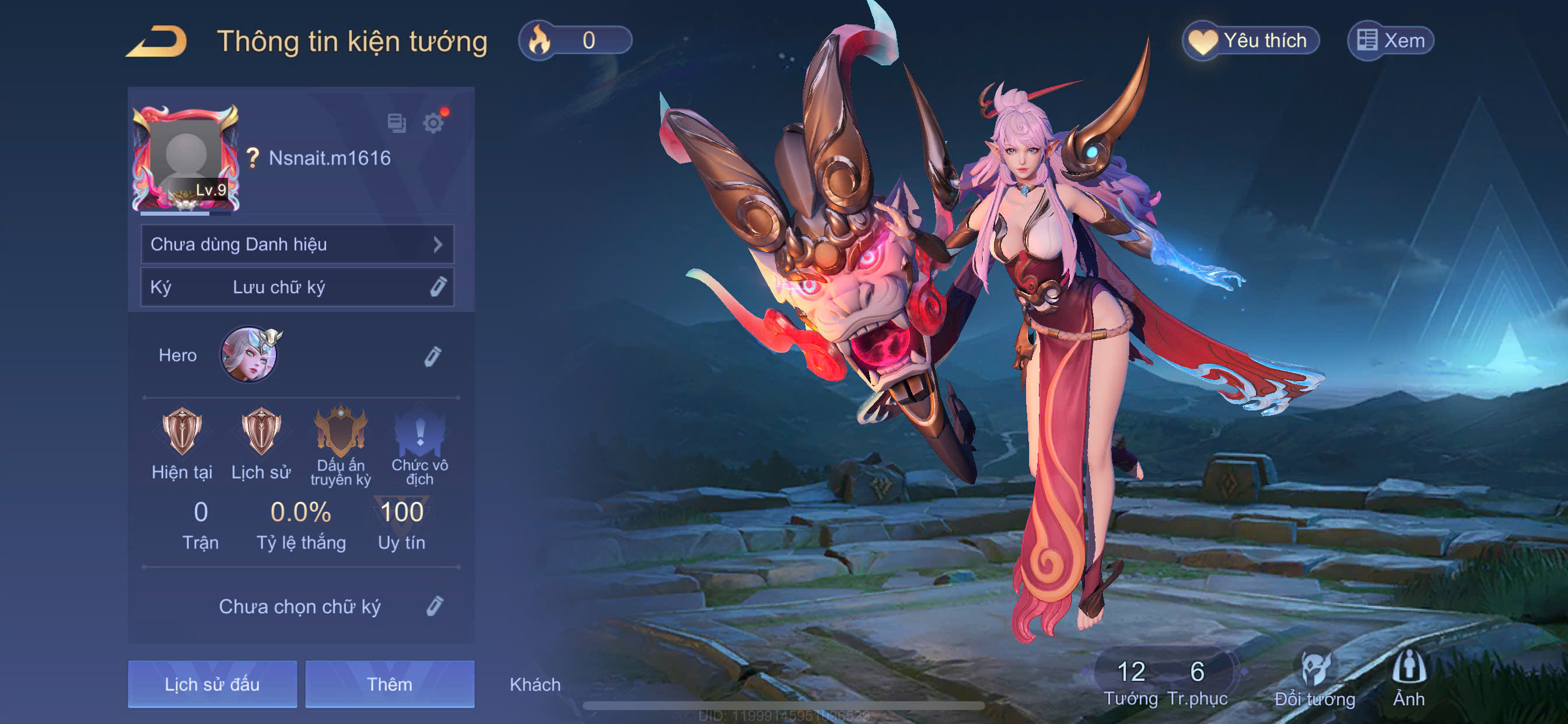The image size is (1568, 724).
Task: Click the Yêu thích heart button
Action: click(1251, 41)
